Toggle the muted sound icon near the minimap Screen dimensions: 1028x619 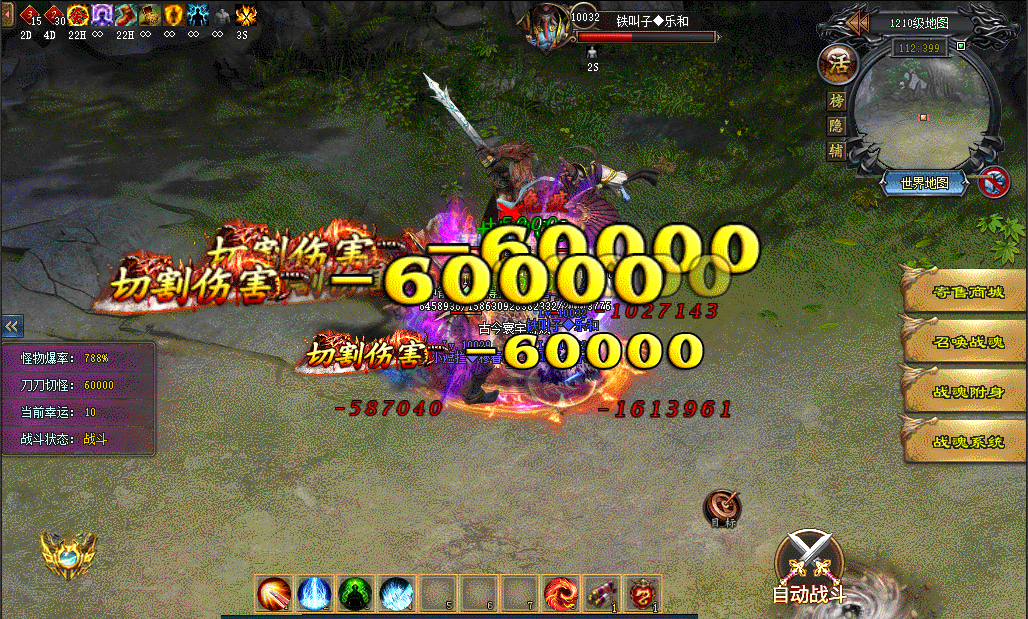(992, 183)
